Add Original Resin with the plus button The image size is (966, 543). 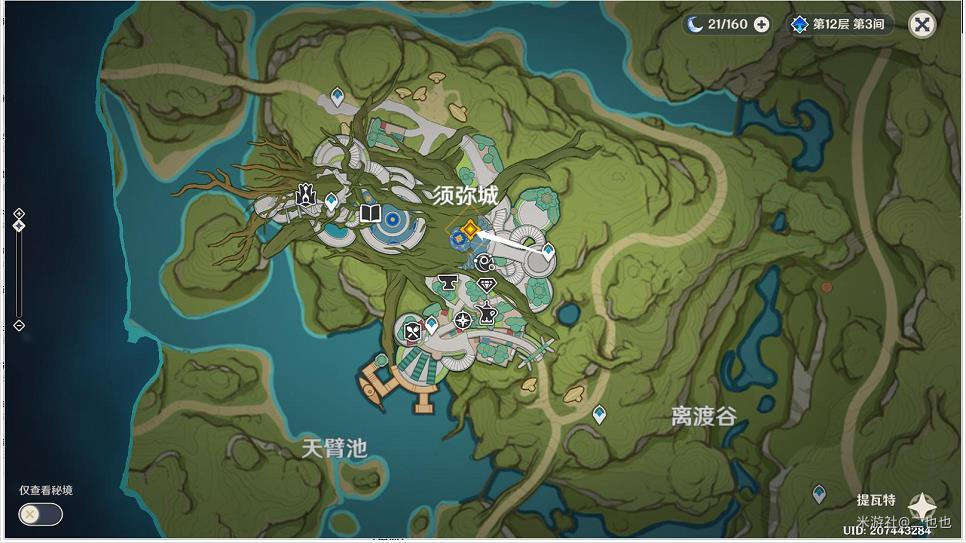point(762,24)
